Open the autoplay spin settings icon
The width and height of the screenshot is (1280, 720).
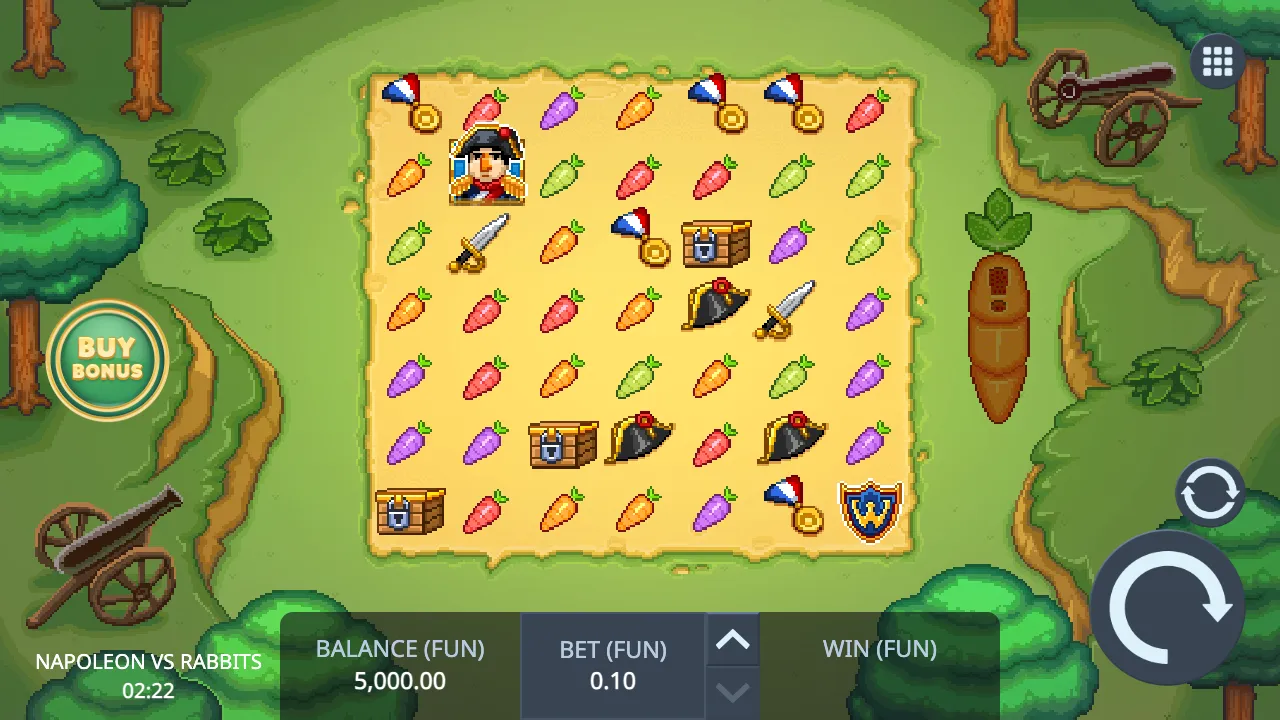click(1210, 492)
